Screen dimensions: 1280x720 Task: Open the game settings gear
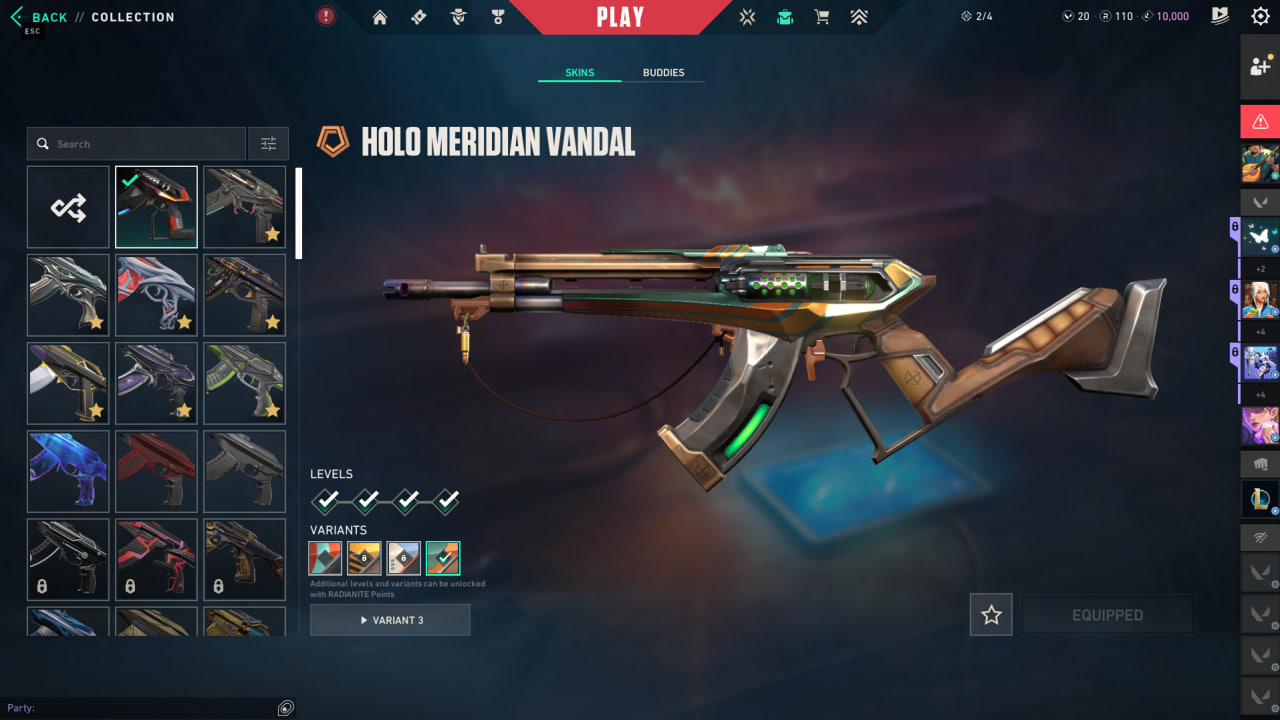point(1260,16)
